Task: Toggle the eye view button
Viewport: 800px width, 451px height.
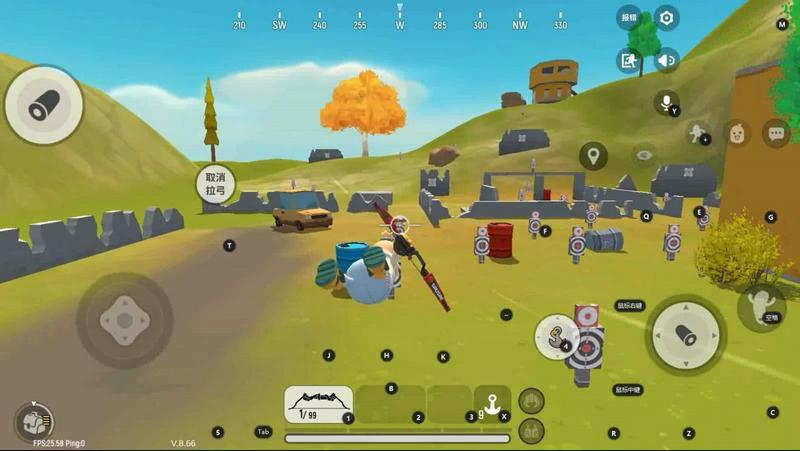Action: (x=644, y=155)
